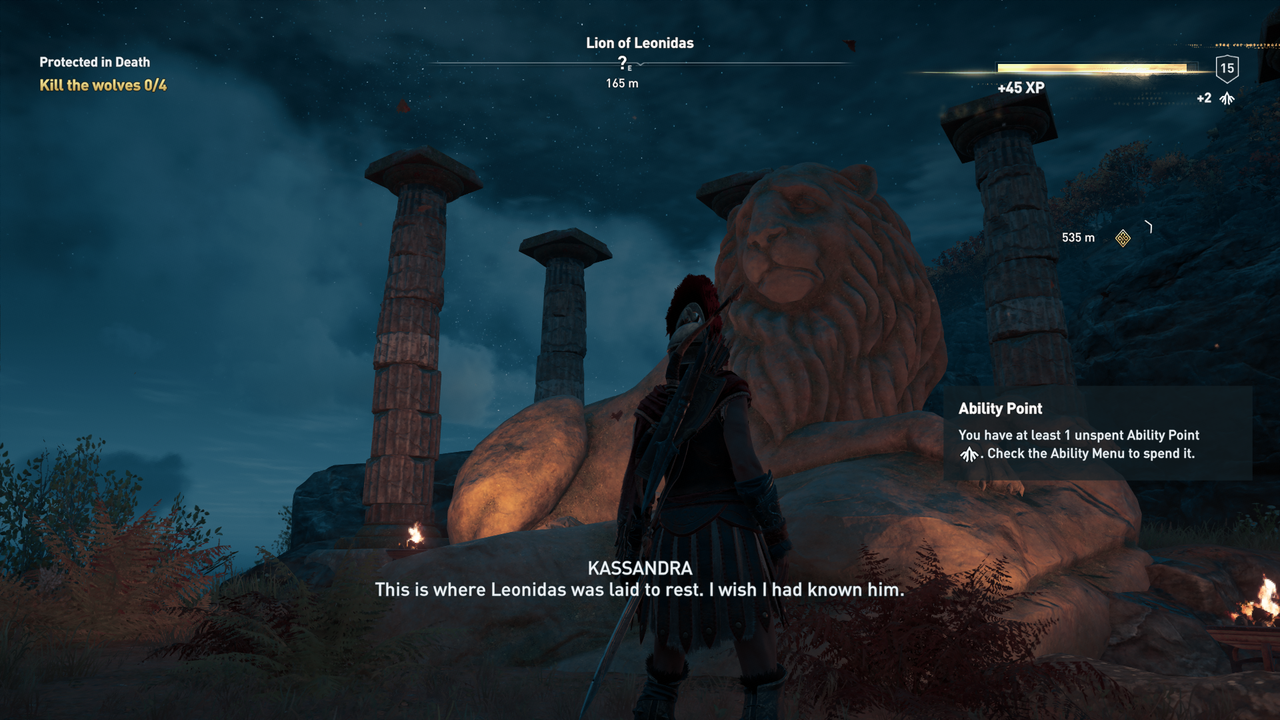
Task: Select the diamond quest marker at 535 m
Action: click(1123, 238)
